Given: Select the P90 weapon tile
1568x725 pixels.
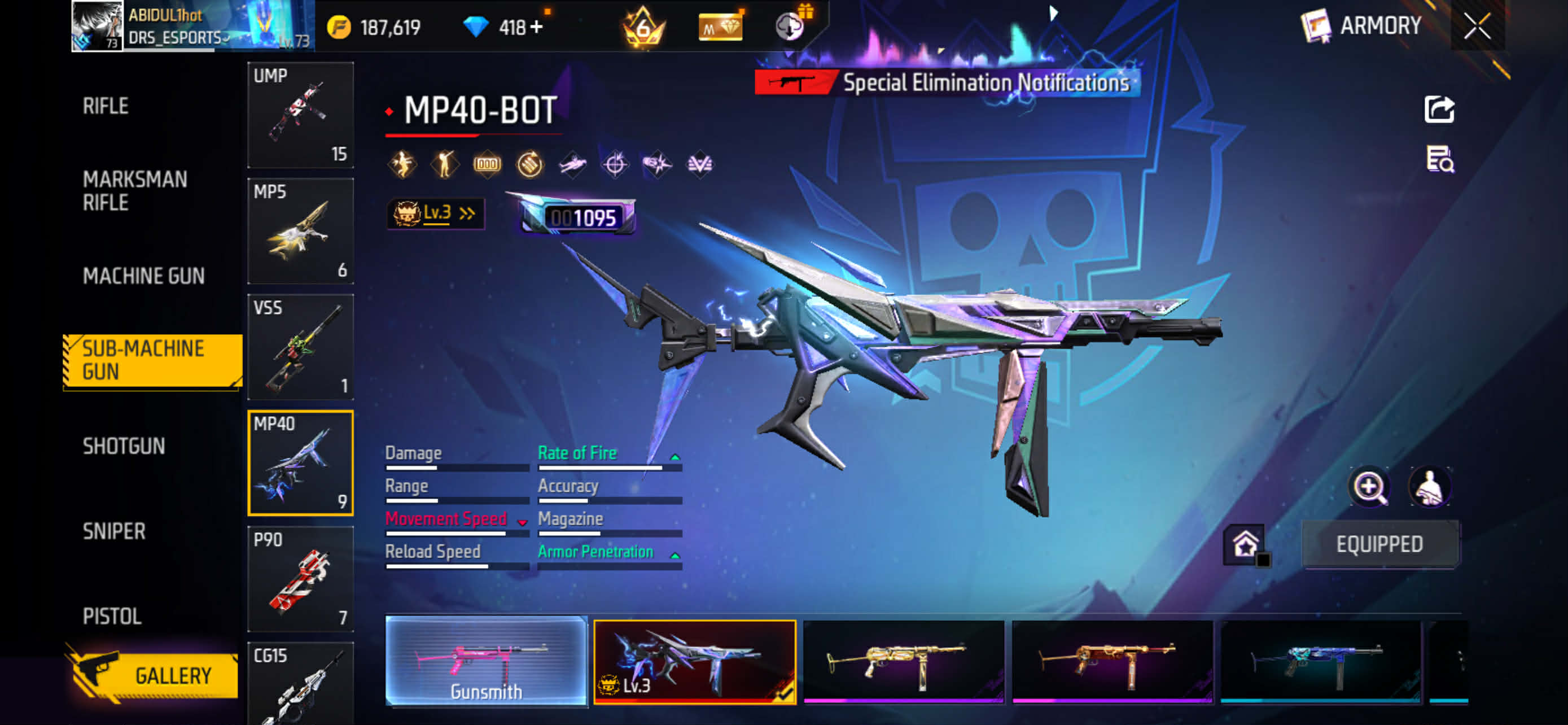Looking at the screenshot, I should point(301,579).
